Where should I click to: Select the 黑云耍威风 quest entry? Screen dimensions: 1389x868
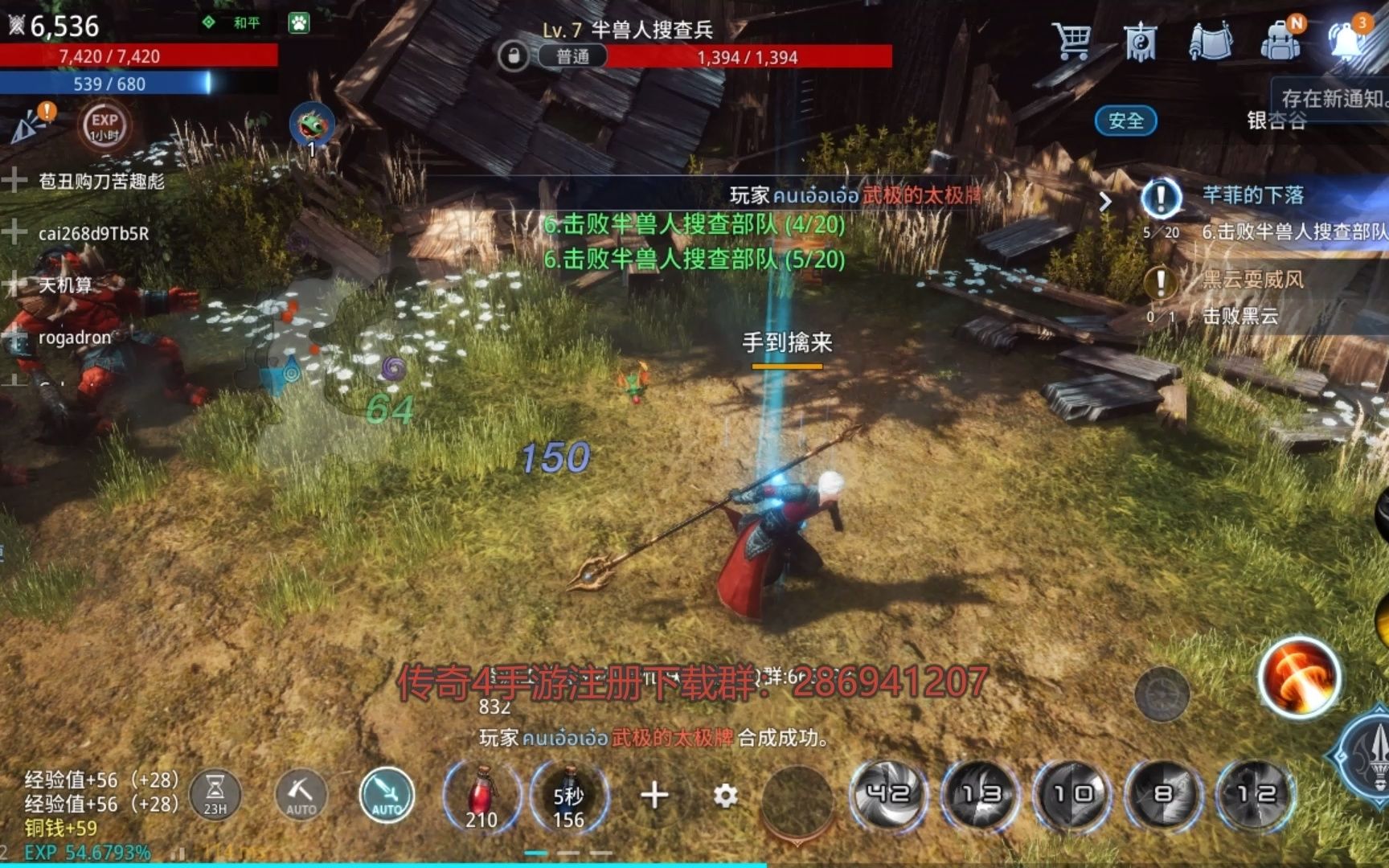pyautogui.click(x=1252, y=280)
